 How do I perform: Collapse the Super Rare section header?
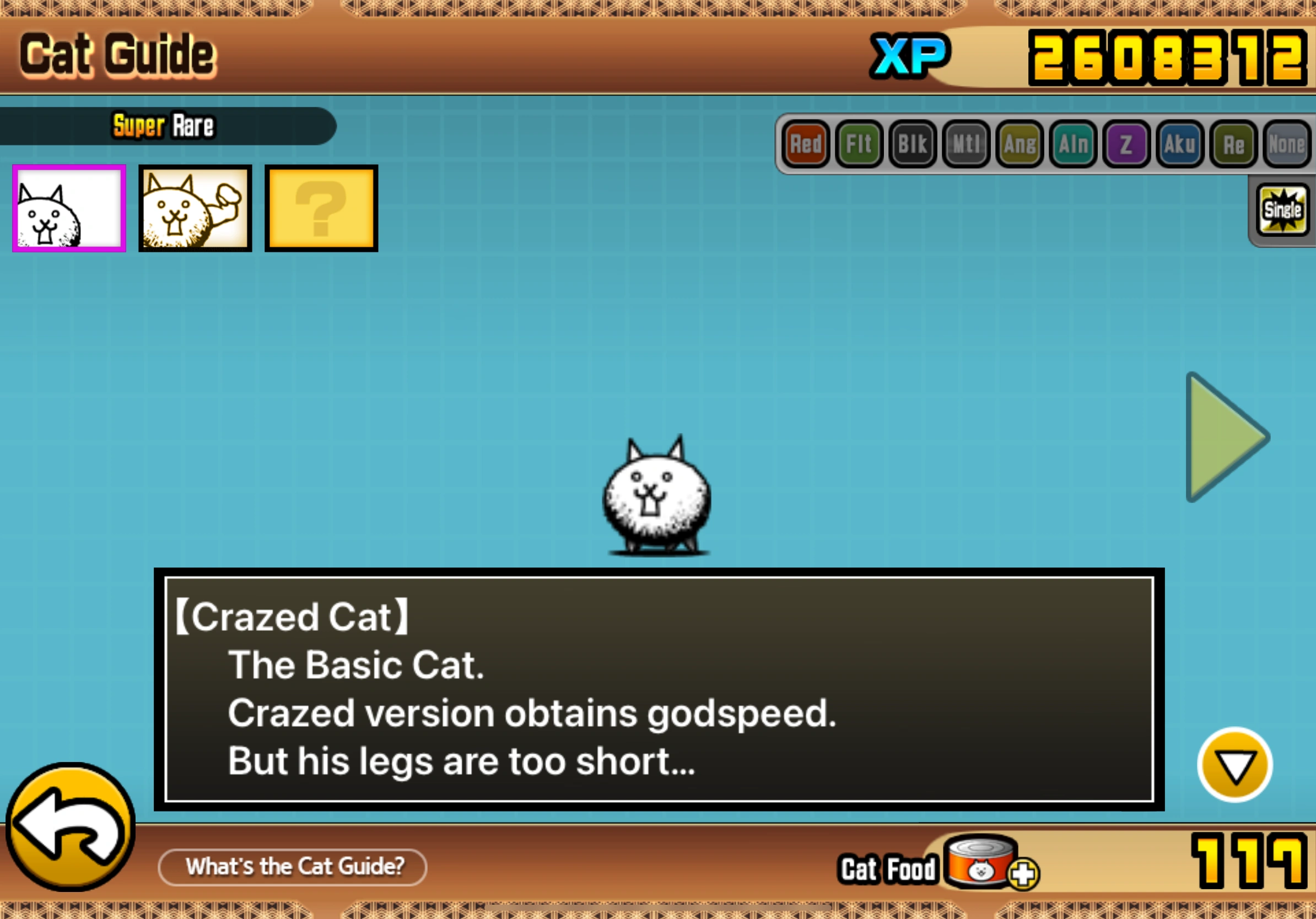(163, 126)
